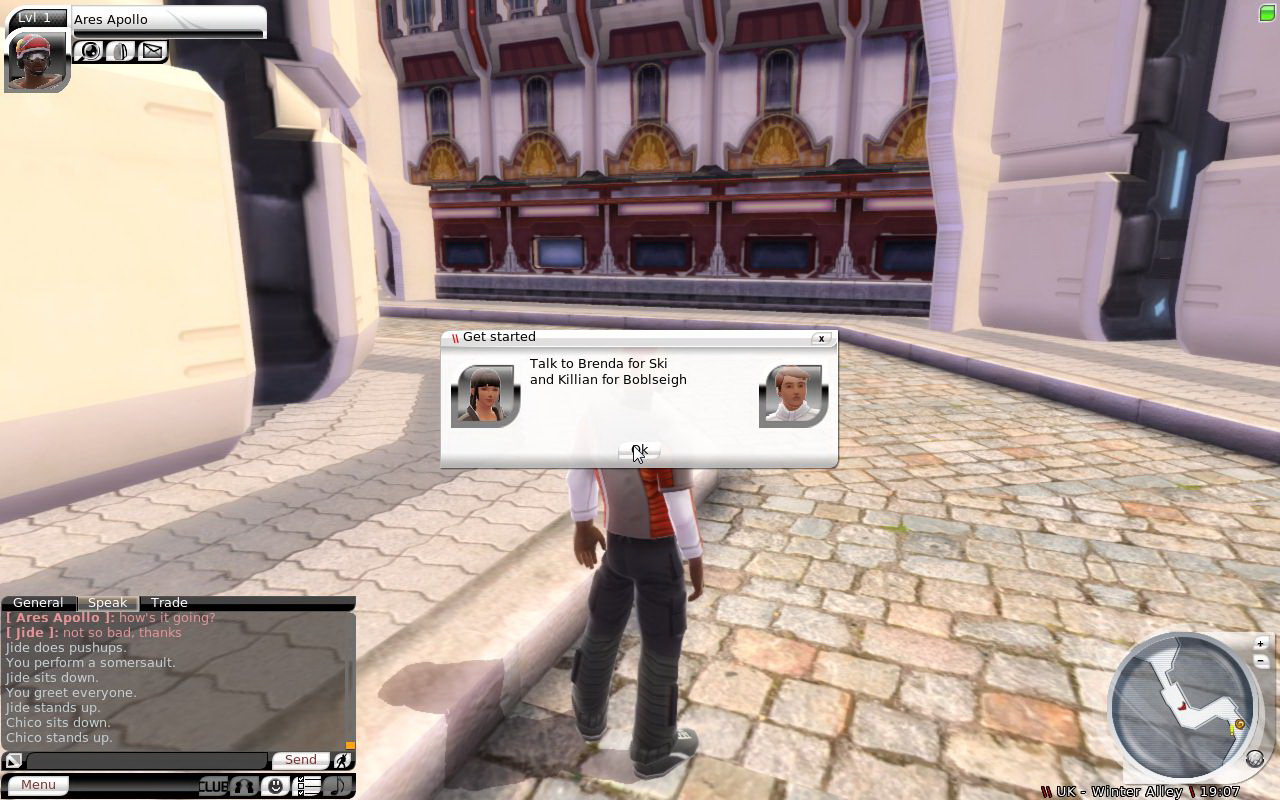Image resolution: width=1280 pixels, height=800 pixels.
Task: Switch to the Speak chat tab
Action: coord(108,603)
